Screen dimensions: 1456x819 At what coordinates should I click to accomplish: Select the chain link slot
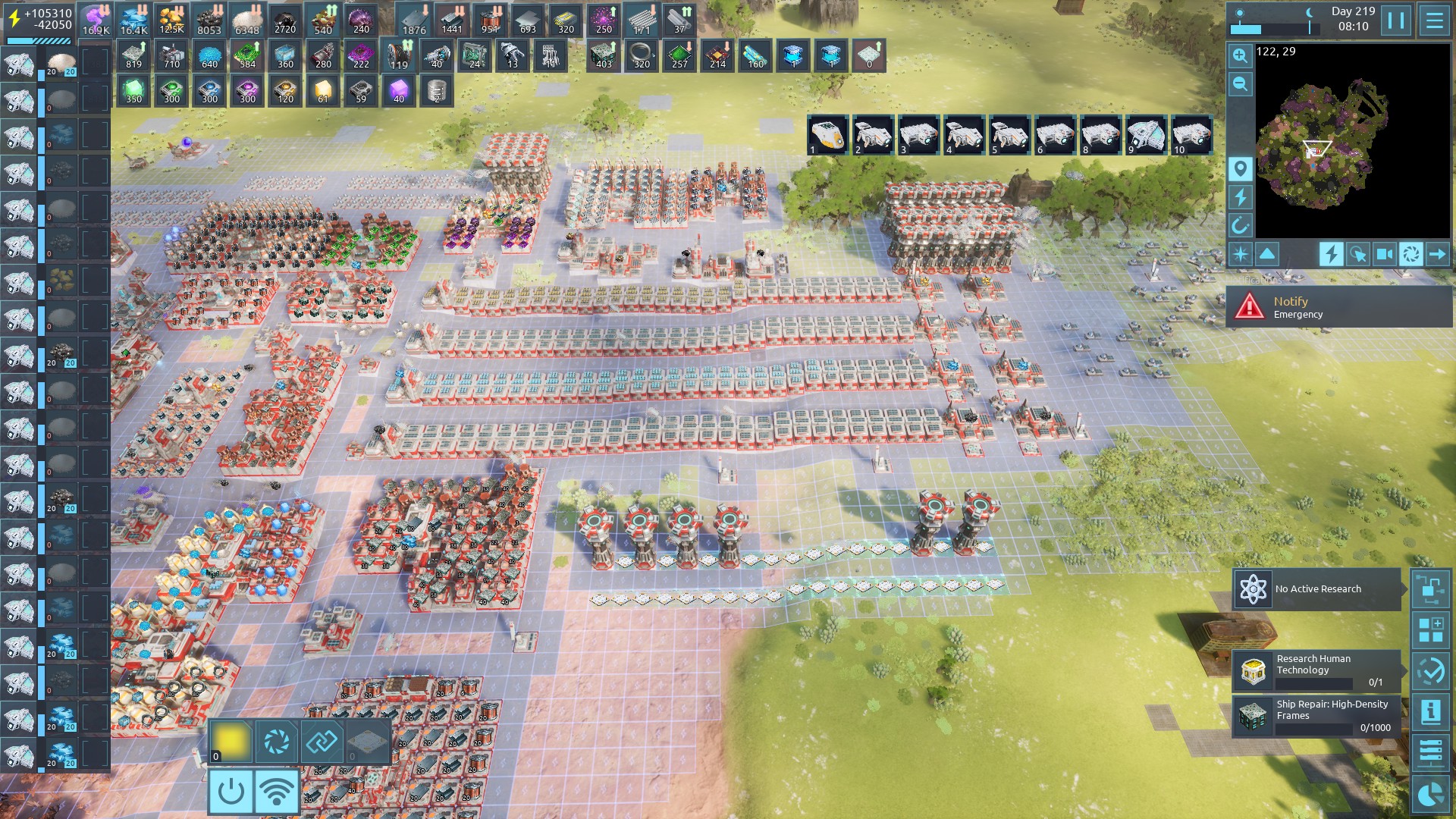(322, 741)
